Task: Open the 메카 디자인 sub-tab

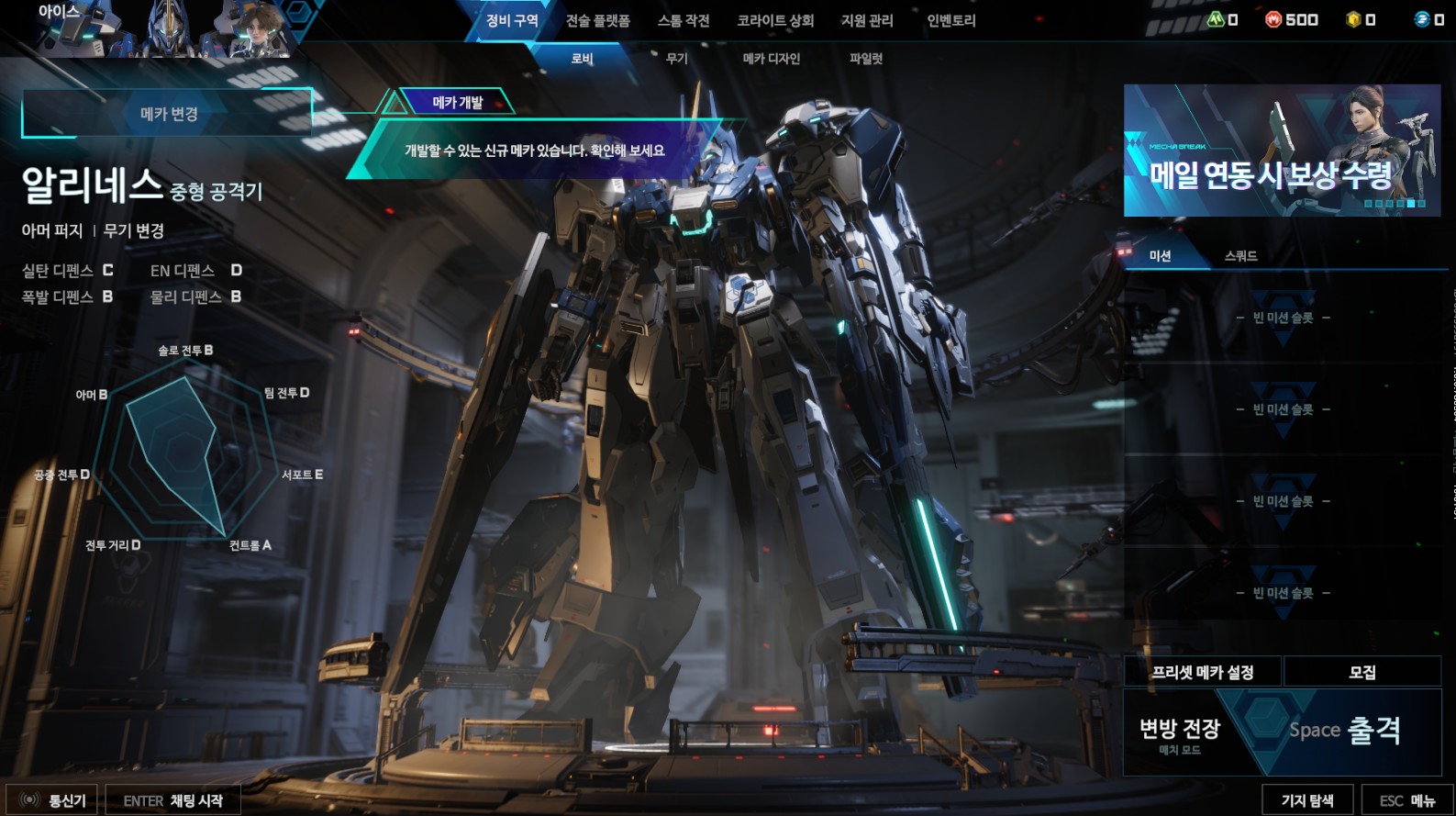Action: [772, 59]
